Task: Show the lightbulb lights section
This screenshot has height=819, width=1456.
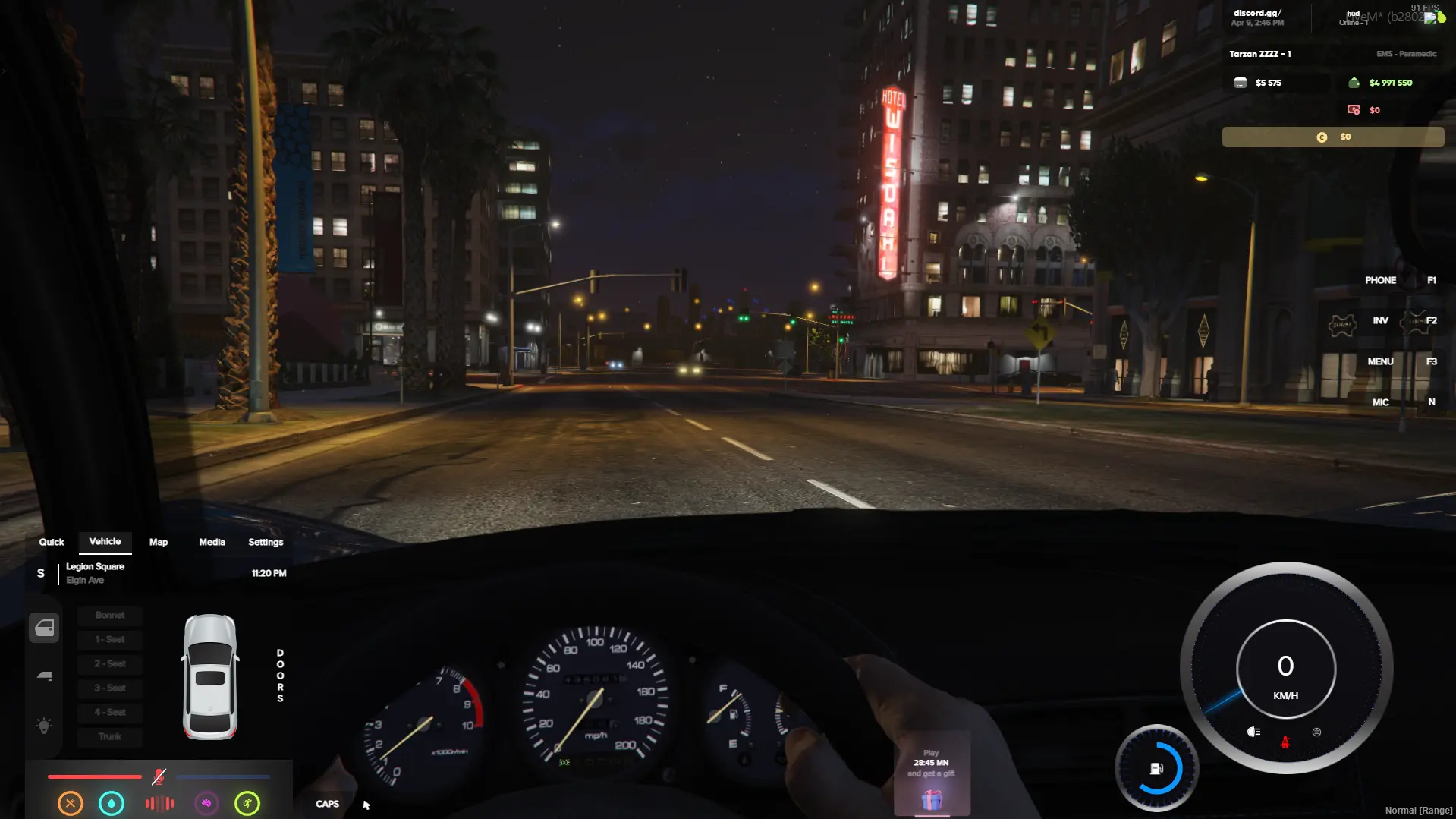Action: 45,726
